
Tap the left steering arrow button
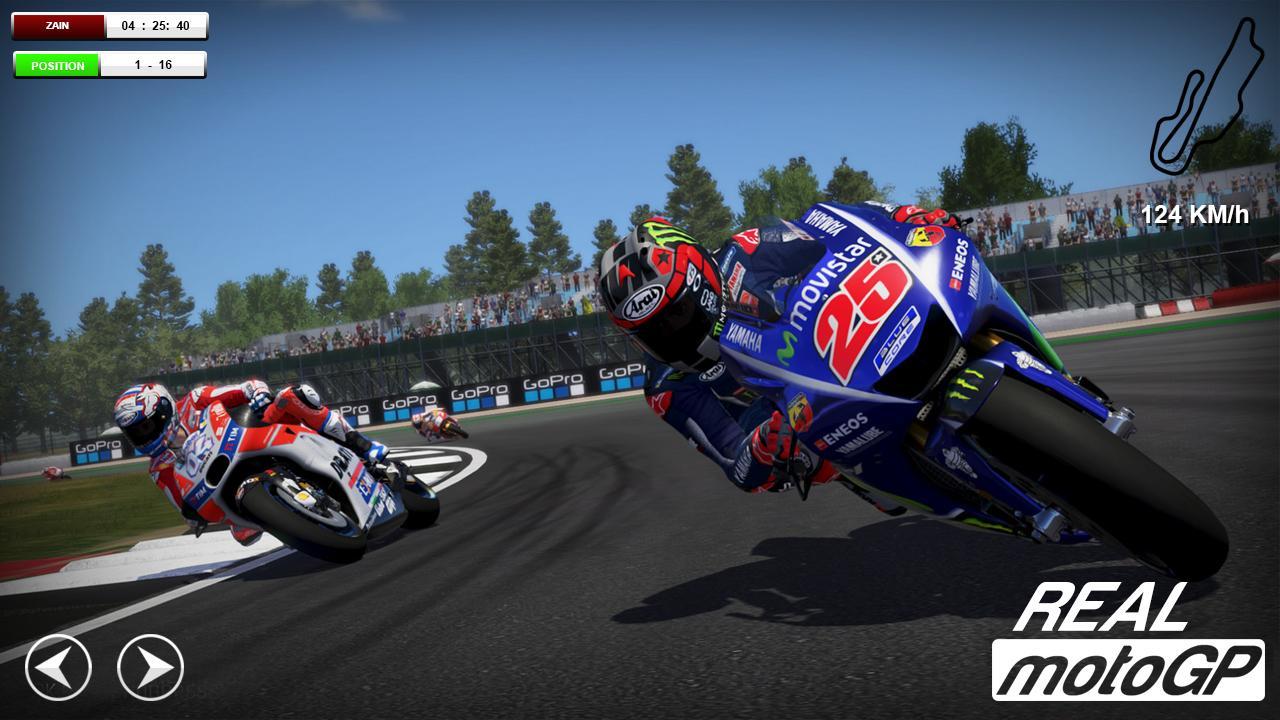[58, 667]
